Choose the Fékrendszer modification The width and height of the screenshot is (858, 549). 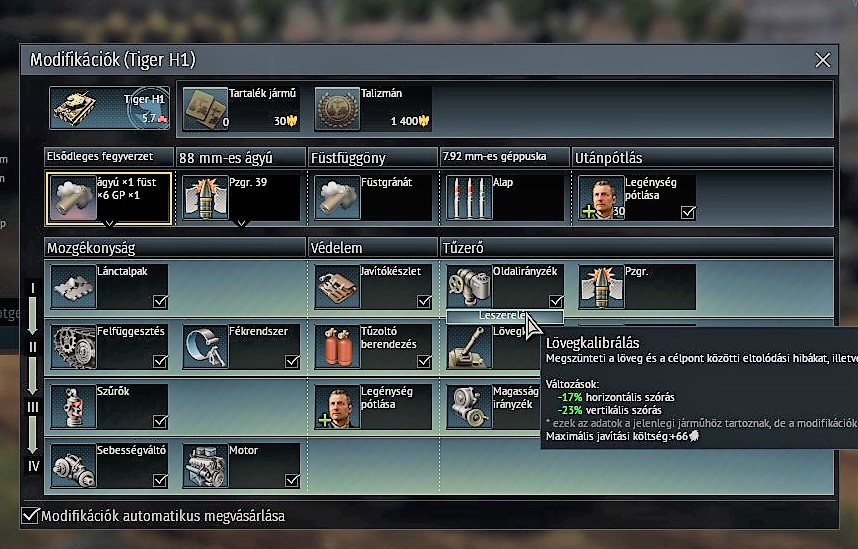pos(241,346)
